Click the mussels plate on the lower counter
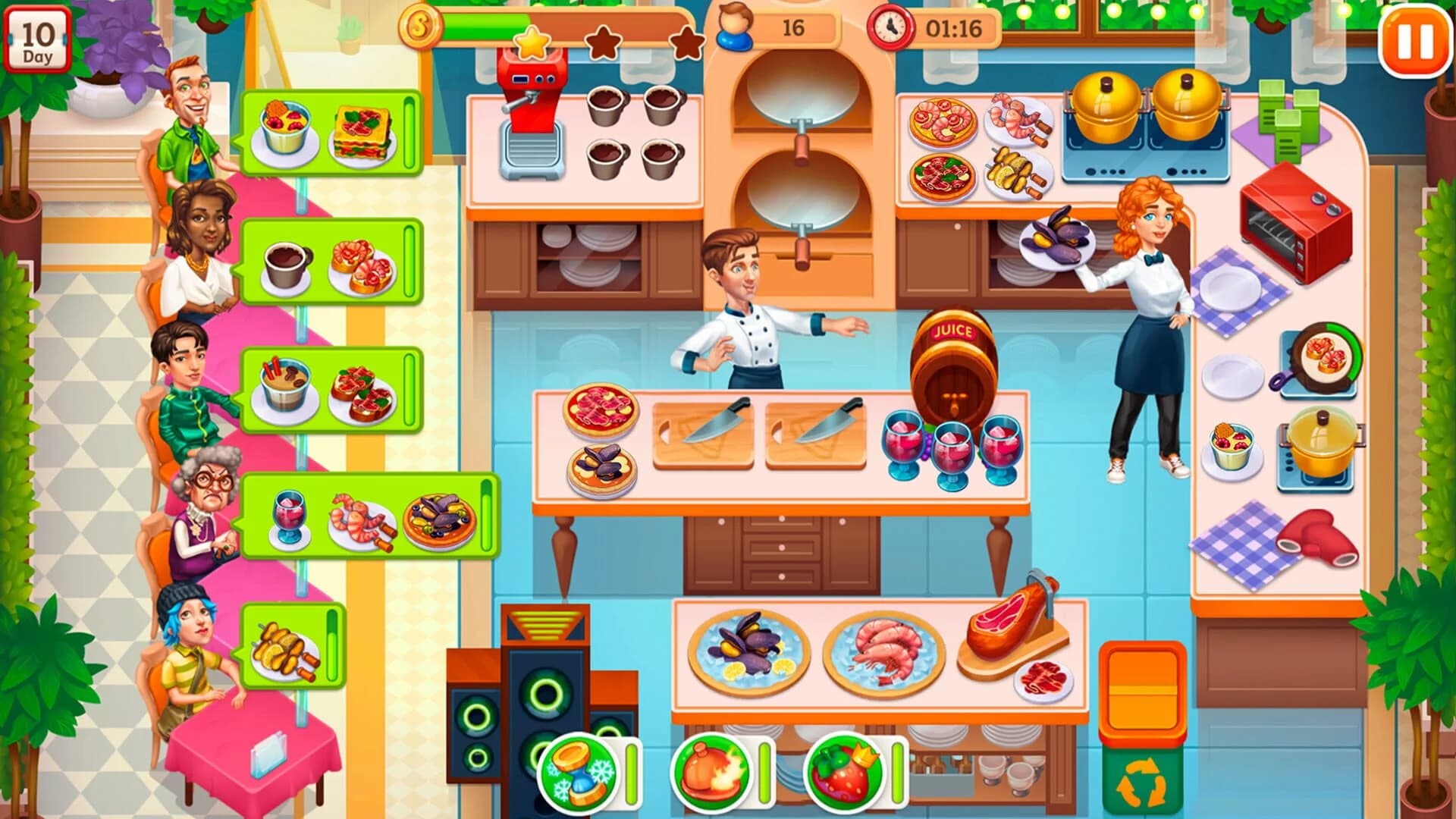 (x=747, y=648)
